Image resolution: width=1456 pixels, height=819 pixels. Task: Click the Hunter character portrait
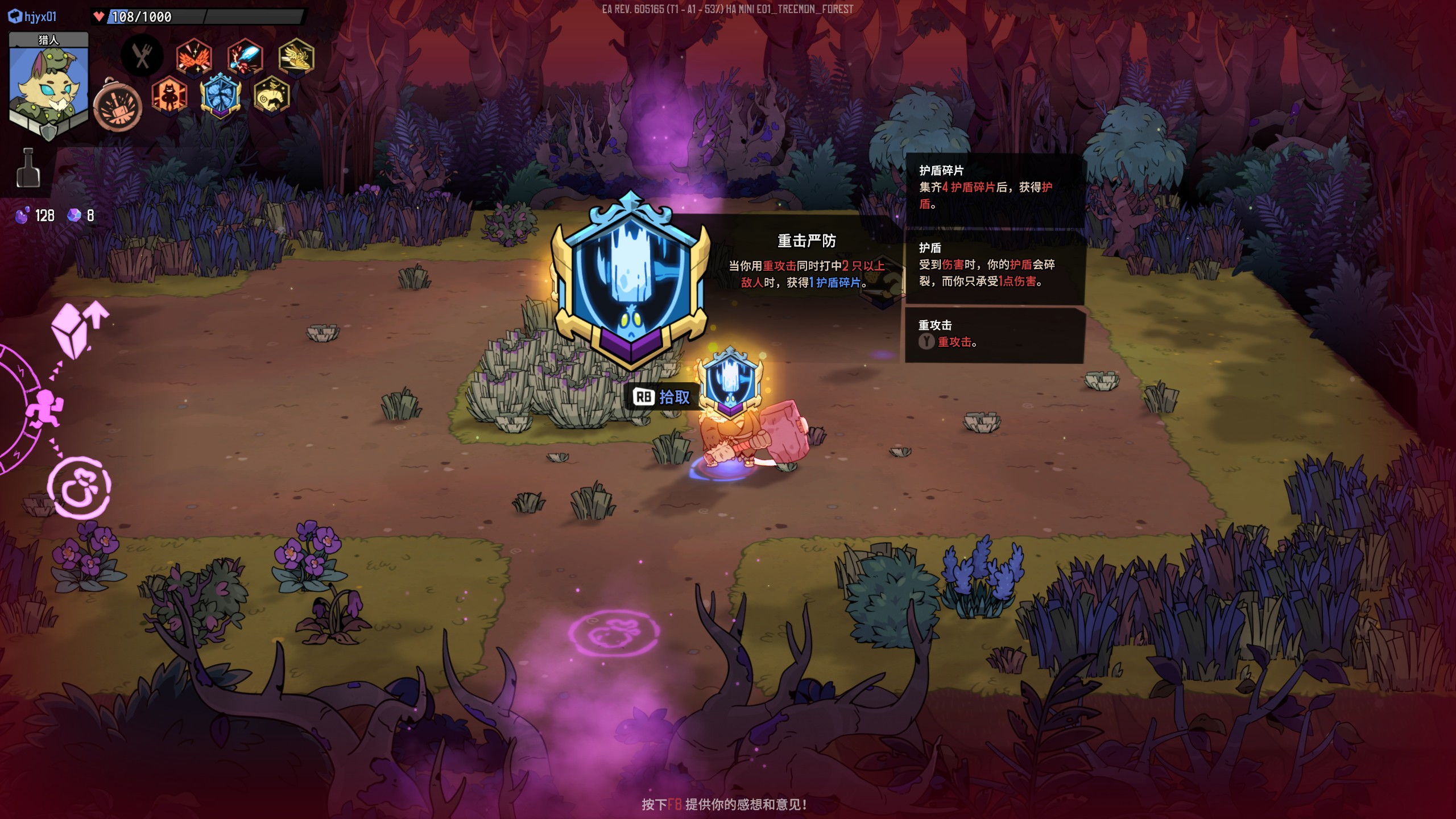point(49,85)
